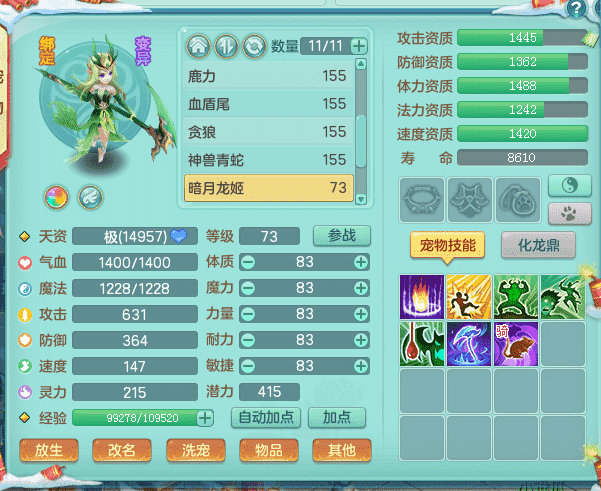The width and height of the screenshot is (601, 491).
Task: Set pet to battle with 参战
Action: point(341,236)
